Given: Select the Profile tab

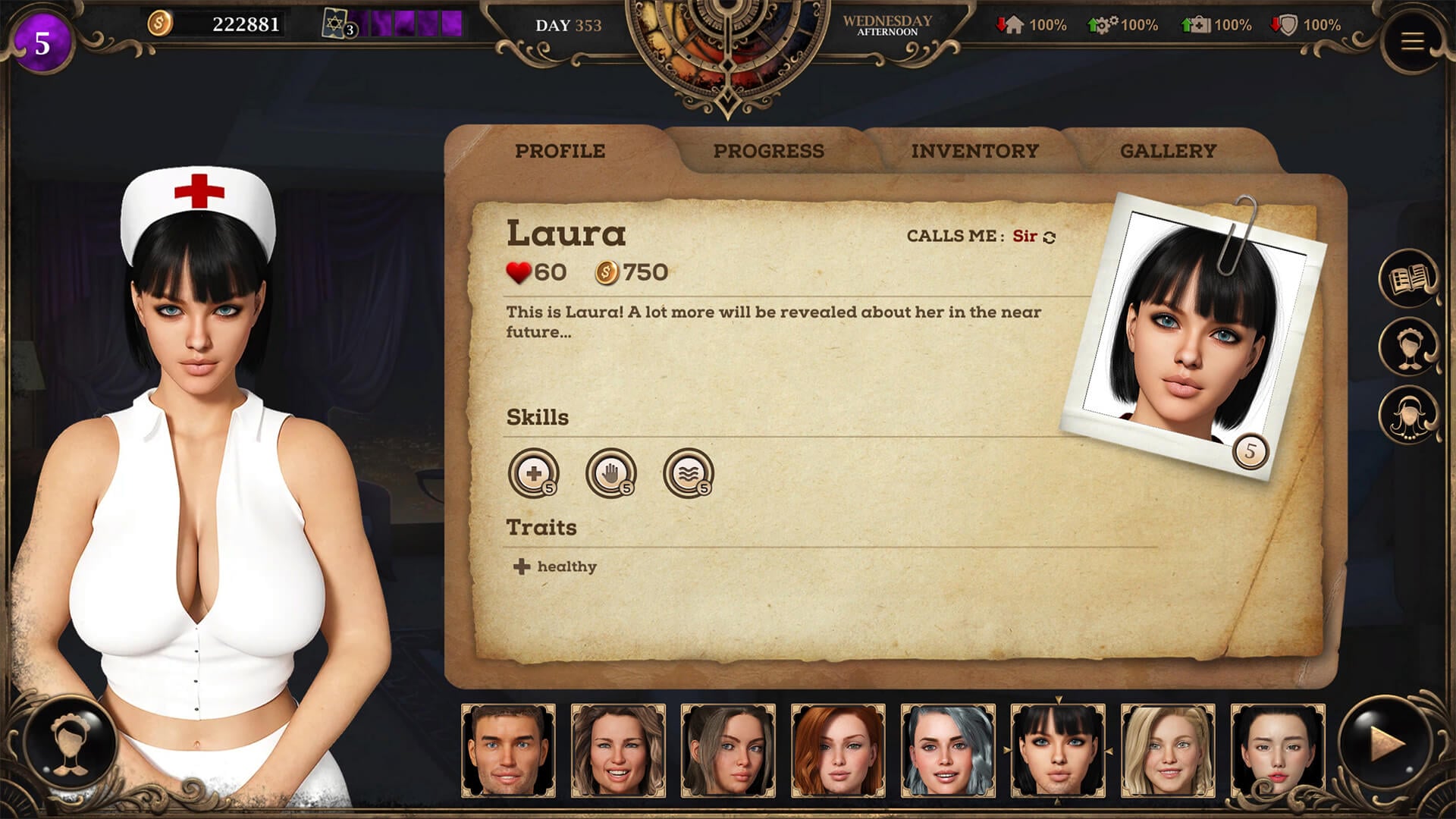Looking at the screenshot, I should pyautogui.click(x=560, y=151).
